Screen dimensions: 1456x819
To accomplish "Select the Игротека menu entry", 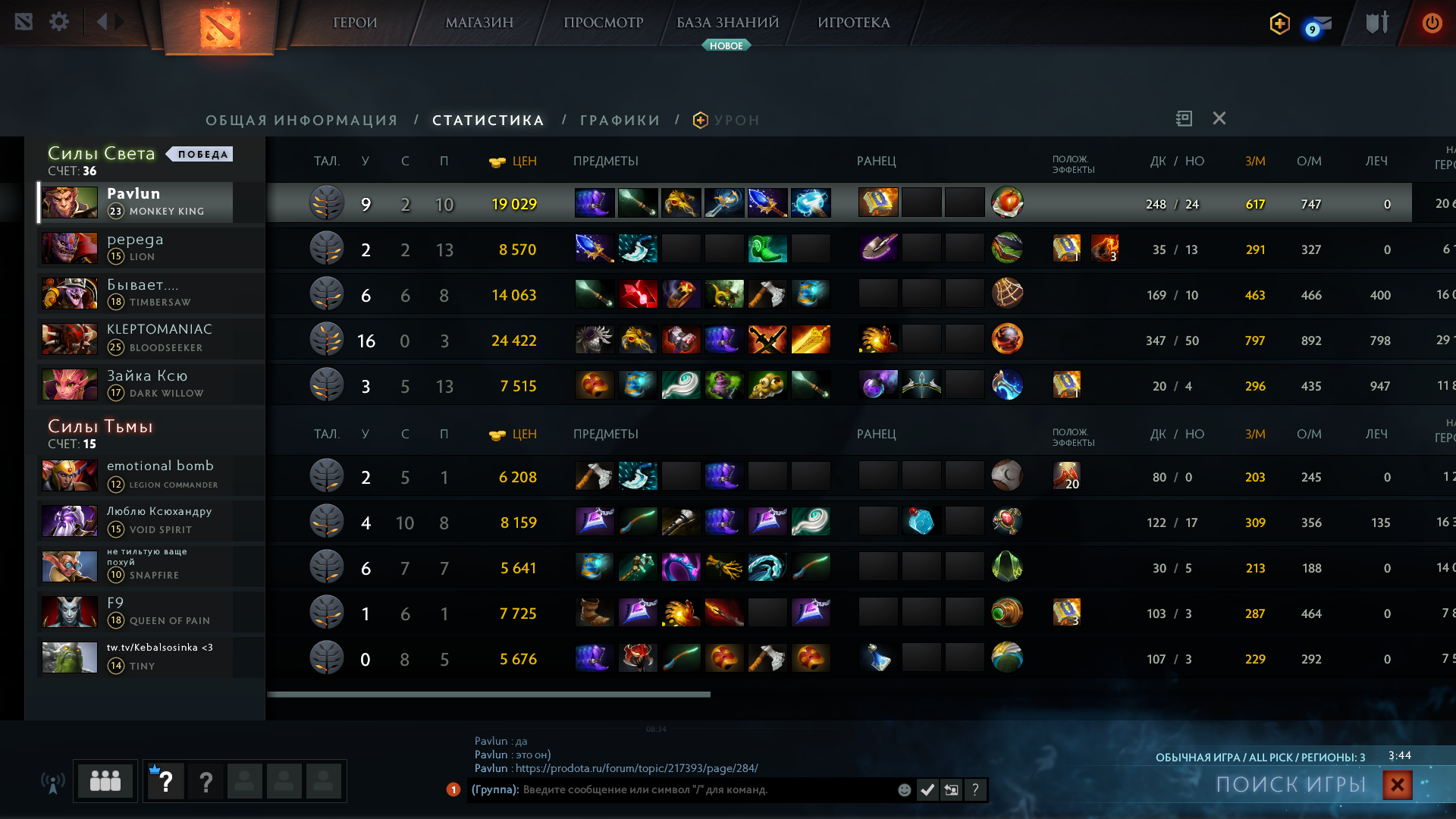I will click(853, 23).
